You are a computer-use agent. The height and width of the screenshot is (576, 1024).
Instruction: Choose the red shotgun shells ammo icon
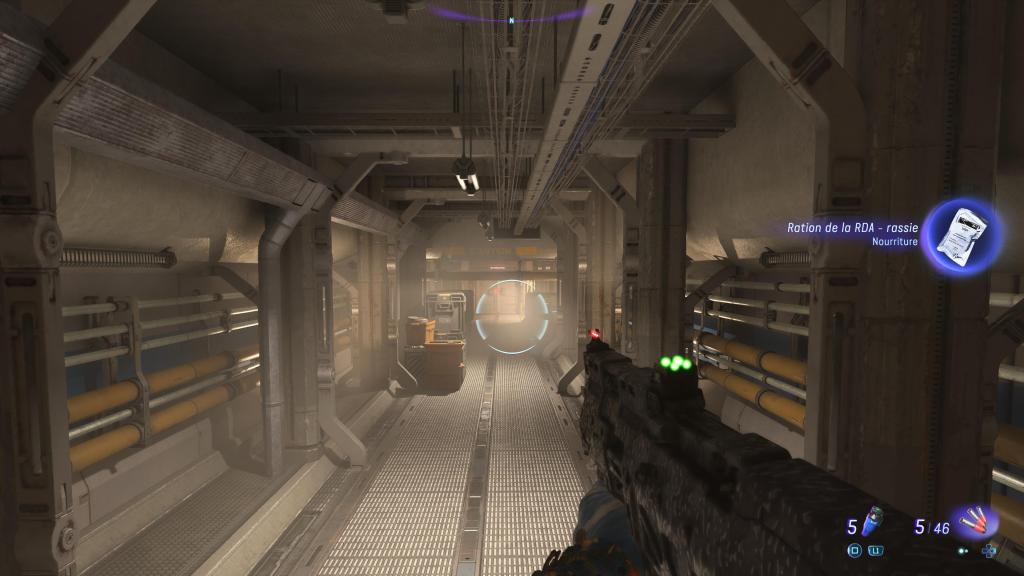[x=974, y=521]
